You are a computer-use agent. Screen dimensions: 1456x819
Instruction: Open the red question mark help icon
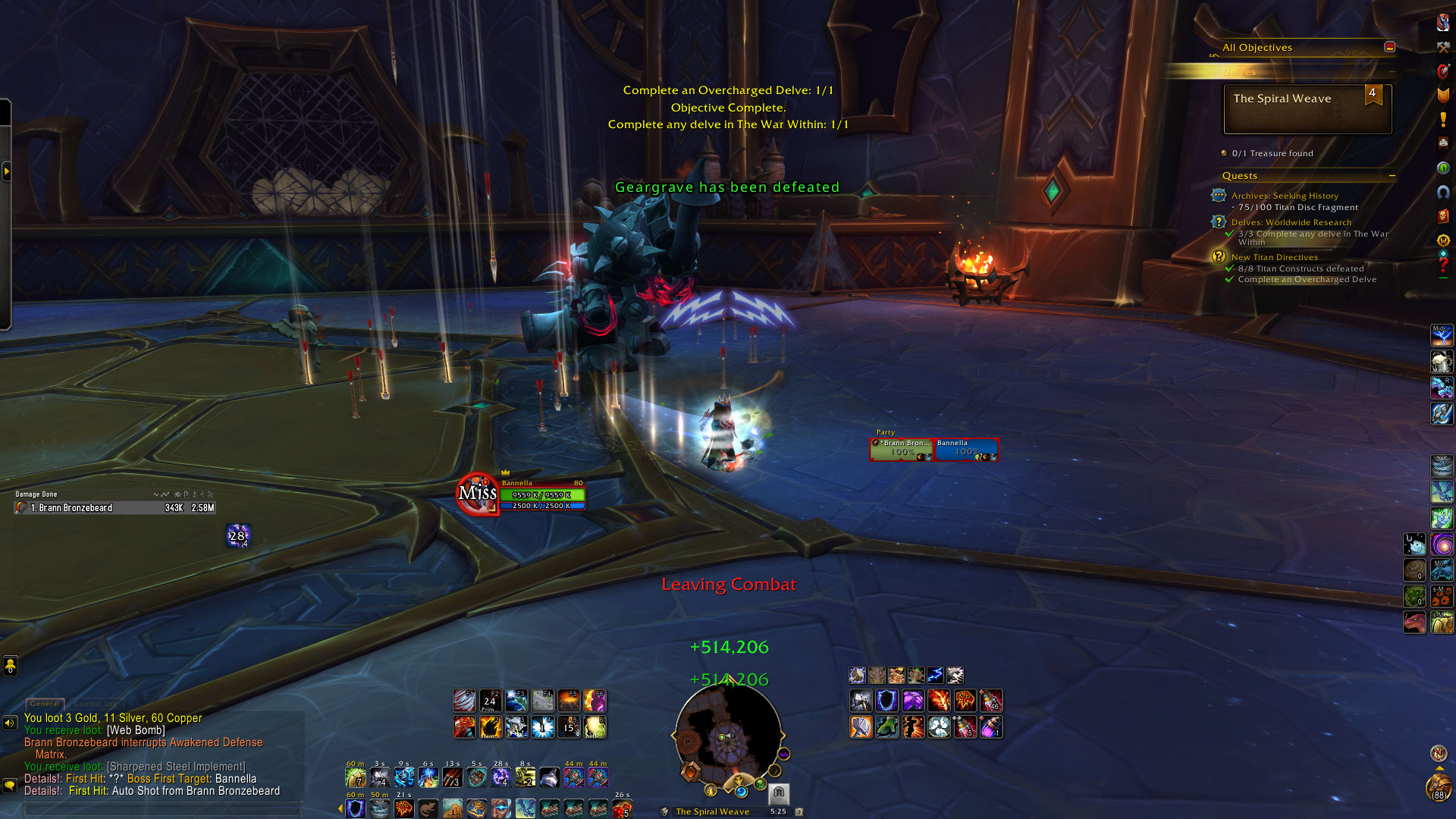click(1442, 265)
